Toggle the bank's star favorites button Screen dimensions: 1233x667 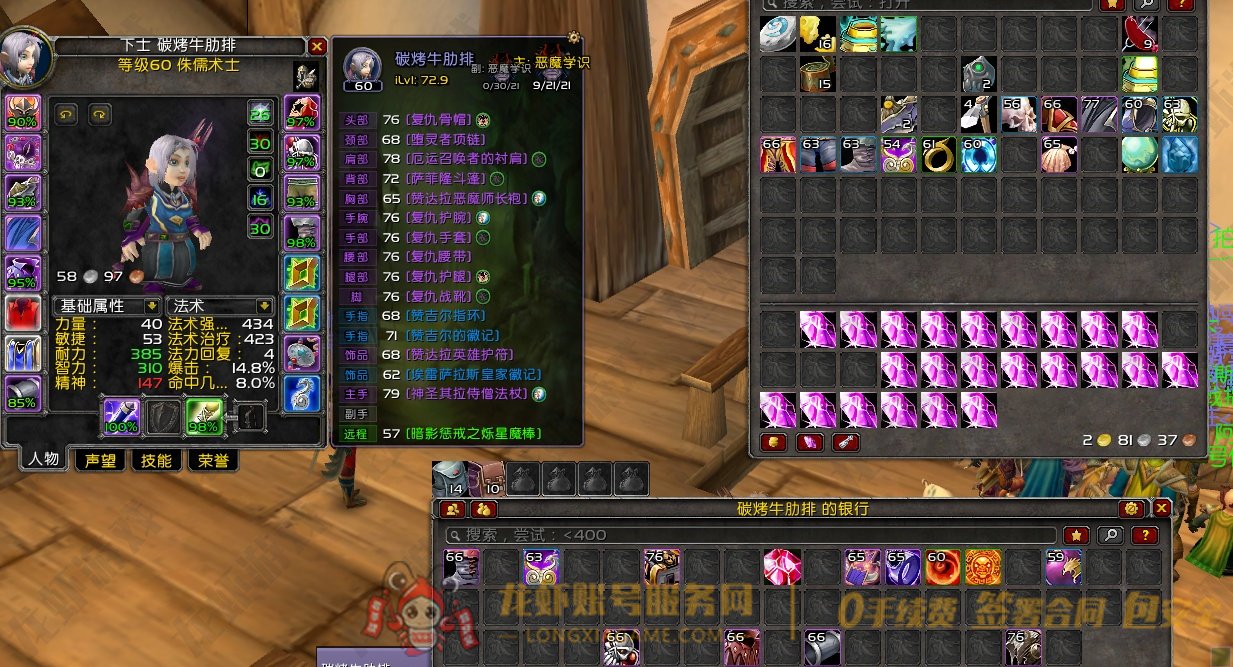click(1076, 536)
